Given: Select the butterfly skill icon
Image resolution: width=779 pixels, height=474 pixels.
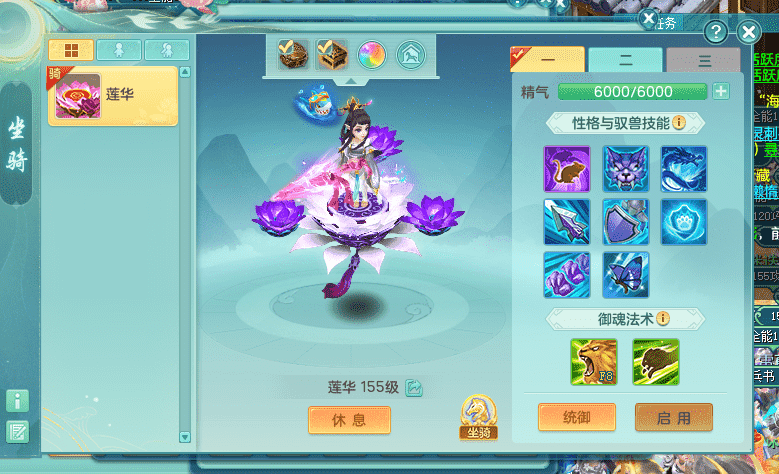Looking at the screenshot, I should point(626,273).
